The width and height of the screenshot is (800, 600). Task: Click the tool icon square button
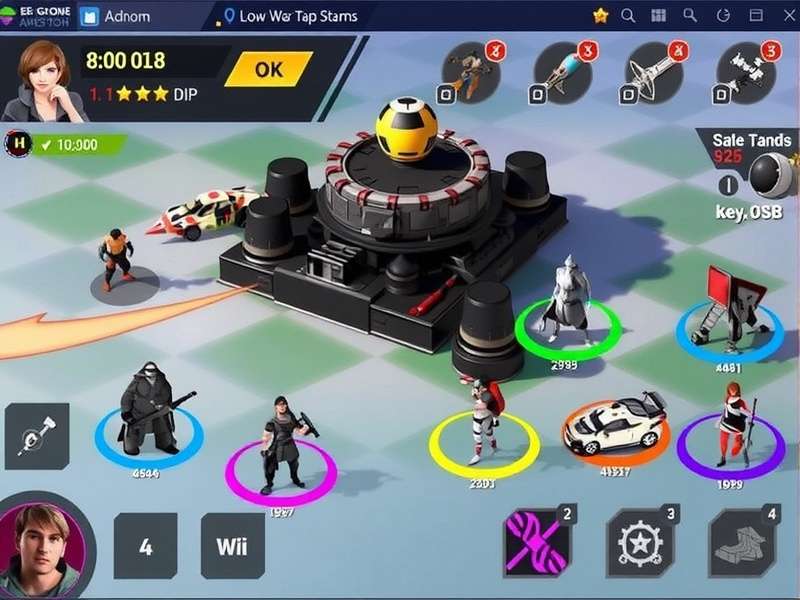(x=37, y=436)
